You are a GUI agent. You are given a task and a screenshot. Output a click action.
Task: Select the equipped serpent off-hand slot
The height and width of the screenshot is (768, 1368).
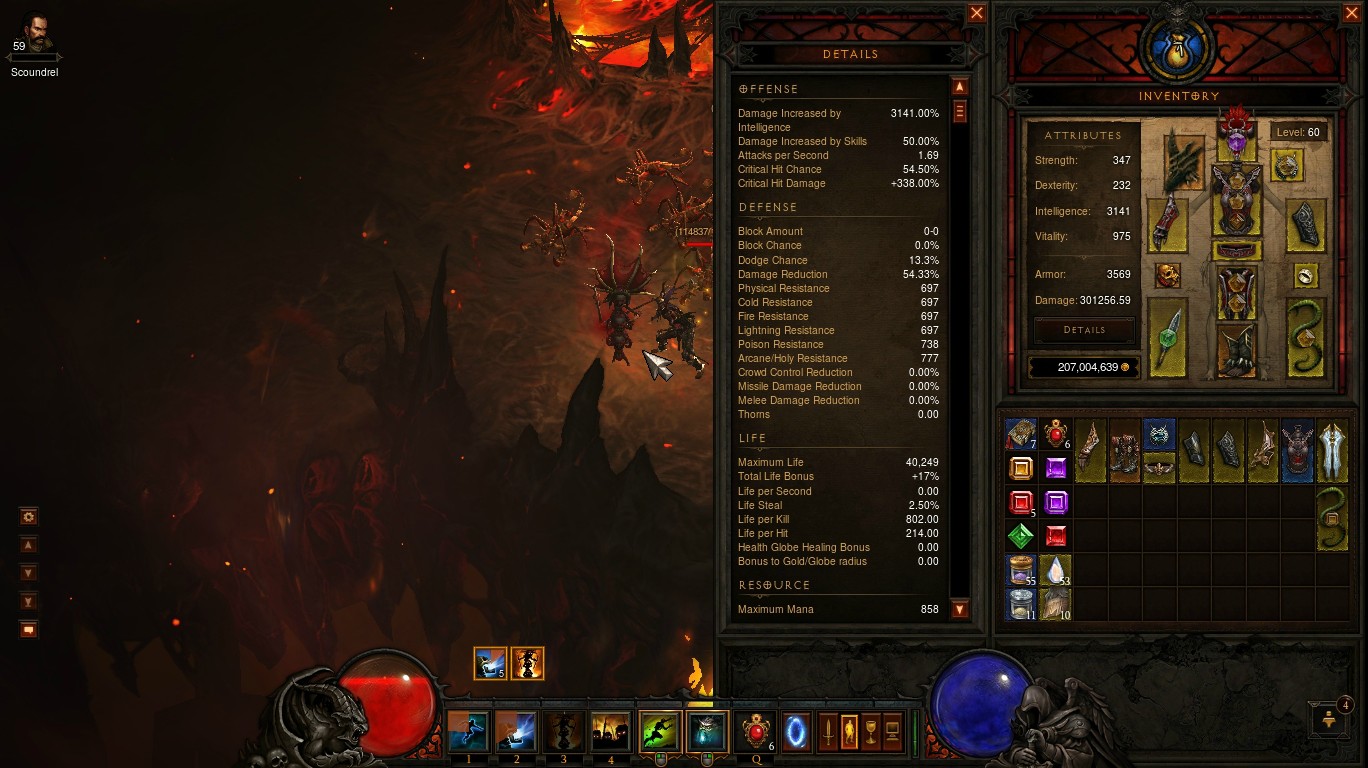pyautogui.click(x=1305, y=338)
